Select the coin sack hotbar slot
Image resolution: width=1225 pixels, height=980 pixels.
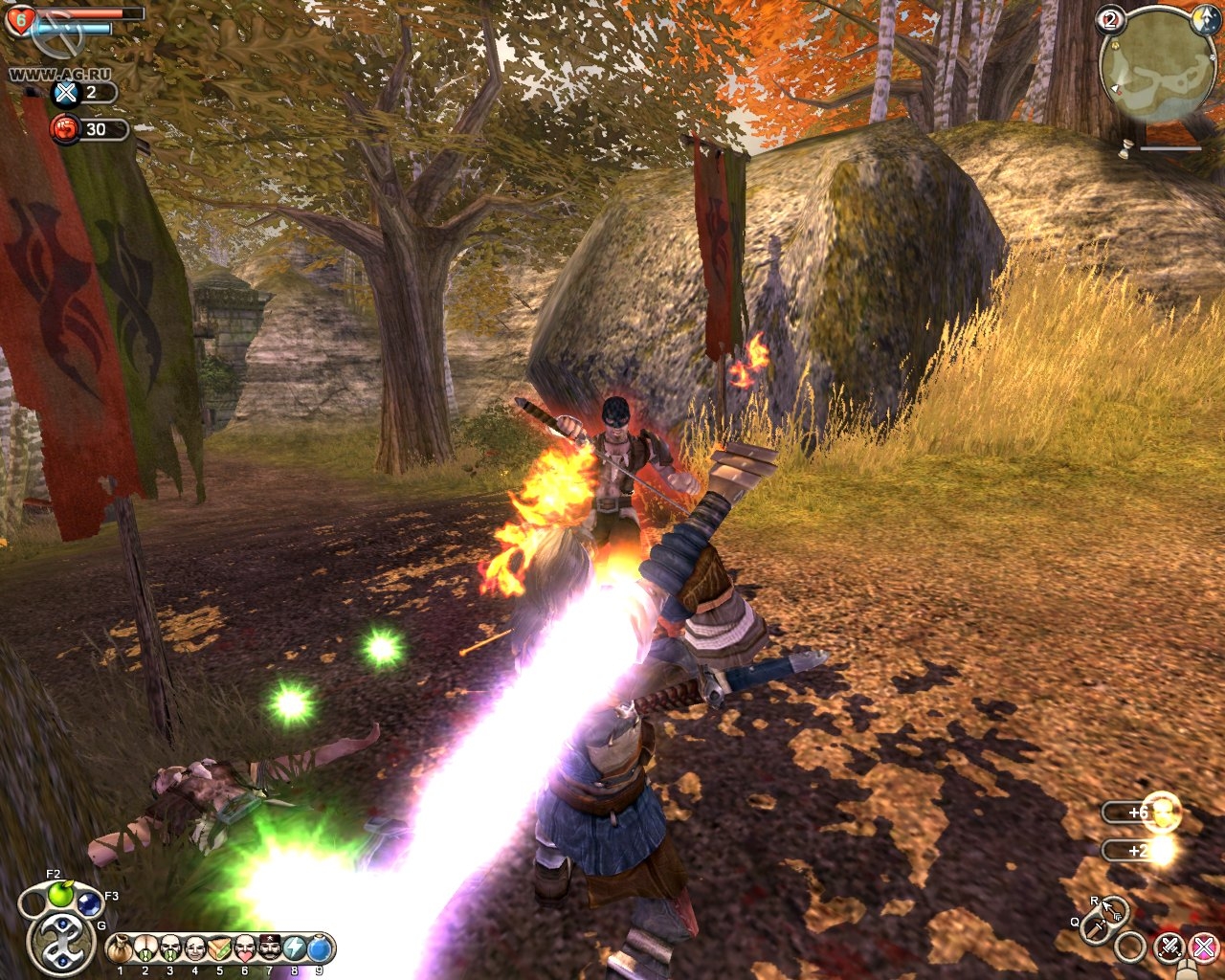(x=121, y=948)
